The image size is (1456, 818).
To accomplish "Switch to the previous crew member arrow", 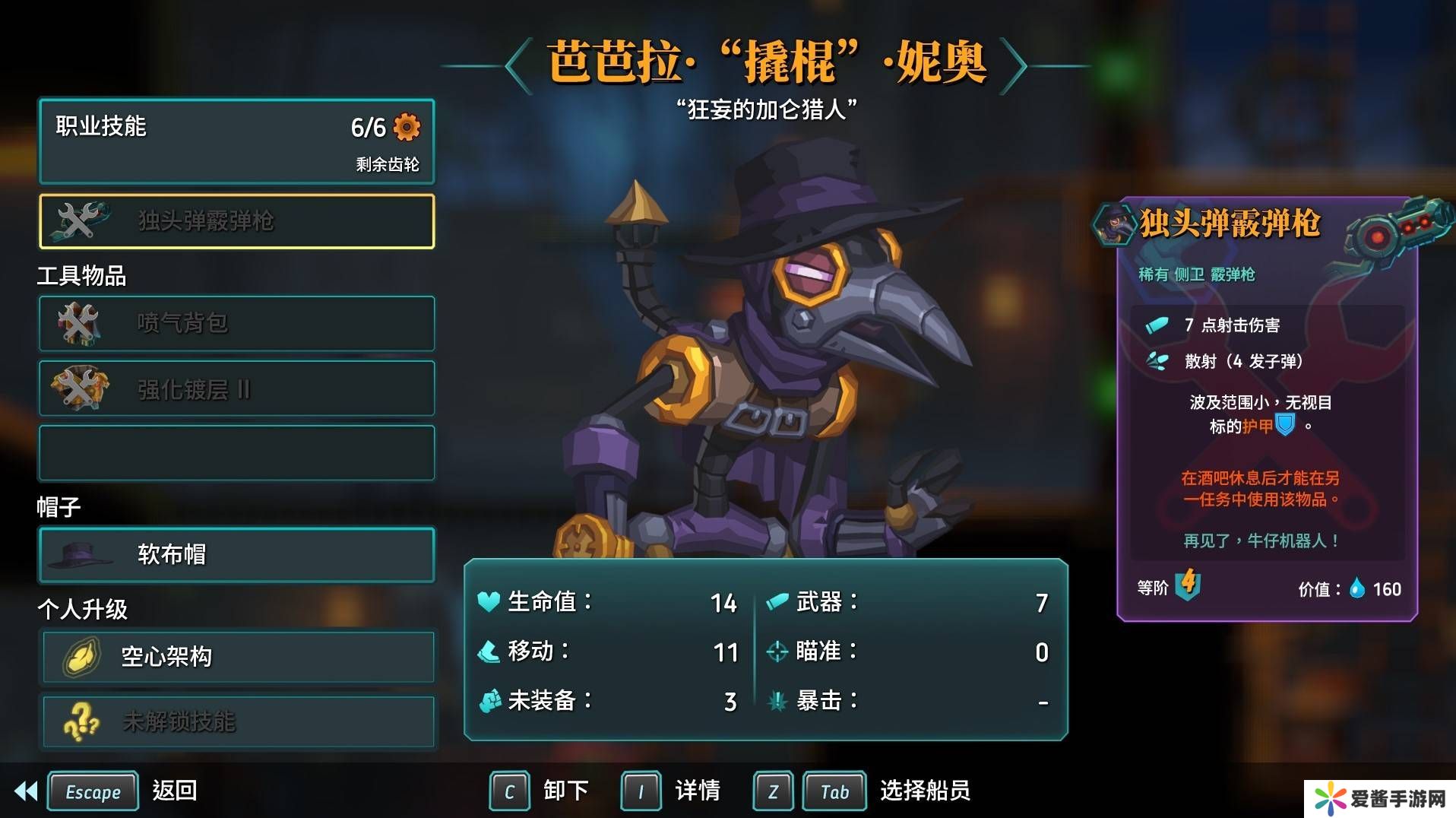I will pos(519,66).
